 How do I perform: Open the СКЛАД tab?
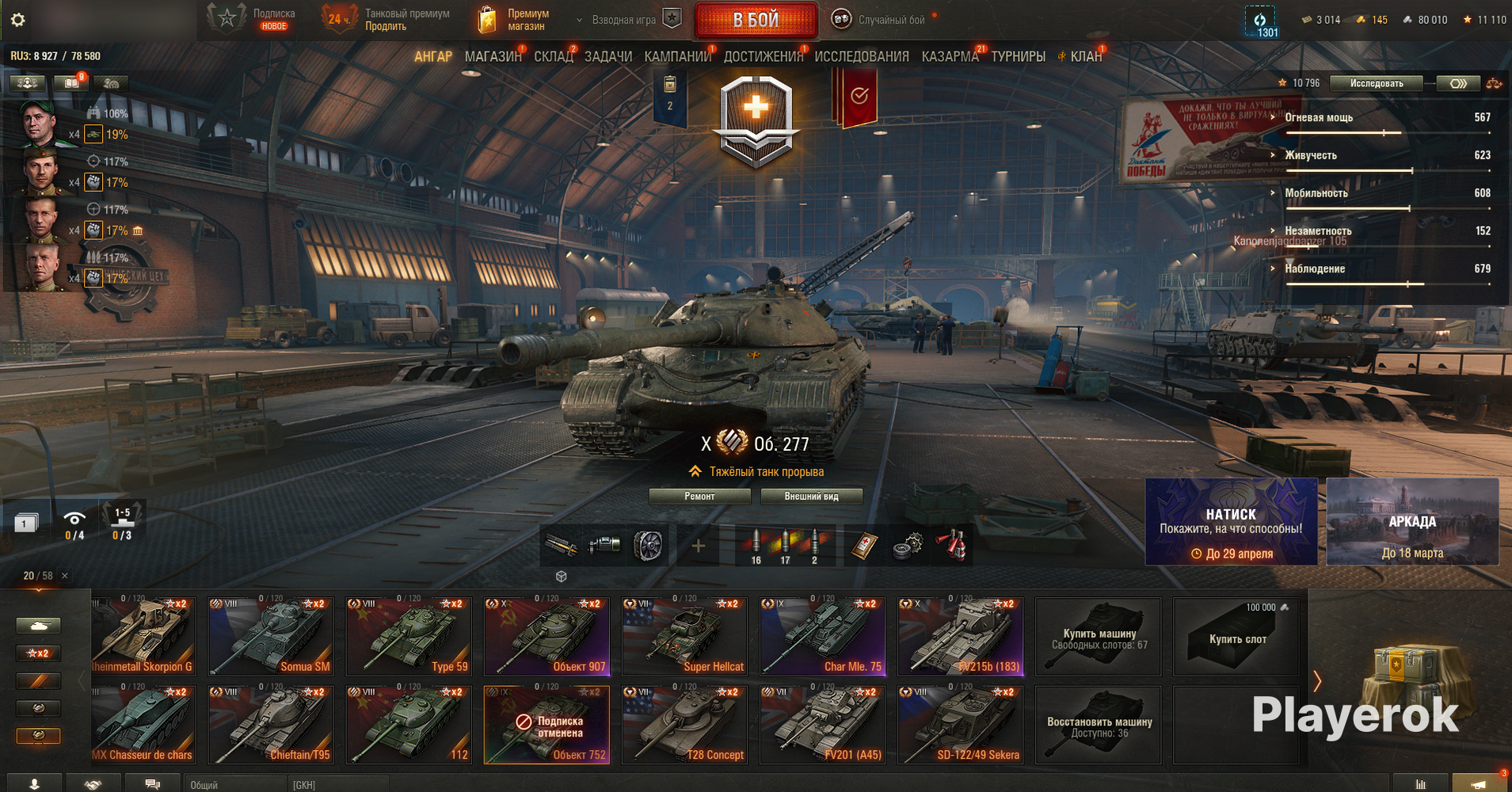(x=553, y=56)
